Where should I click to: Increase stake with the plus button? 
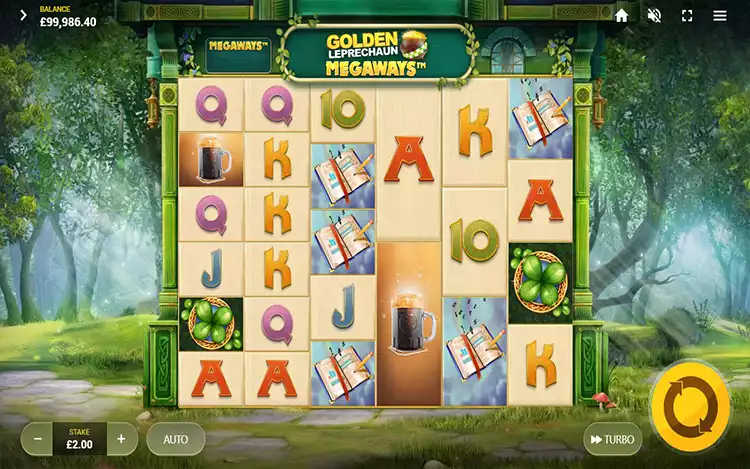tap(121, 439)
